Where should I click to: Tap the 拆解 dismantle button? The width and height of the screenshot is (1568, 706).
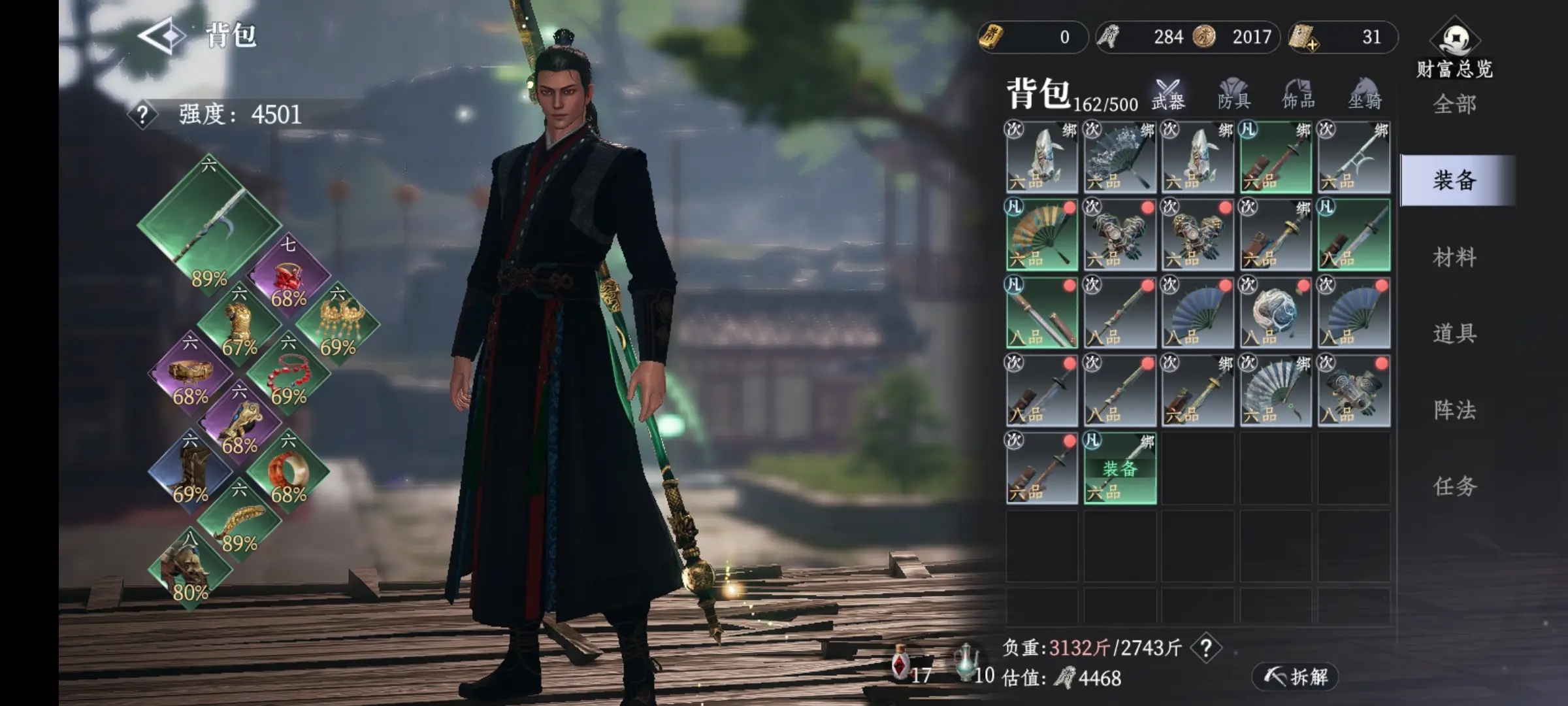[x=1295, y=677]
